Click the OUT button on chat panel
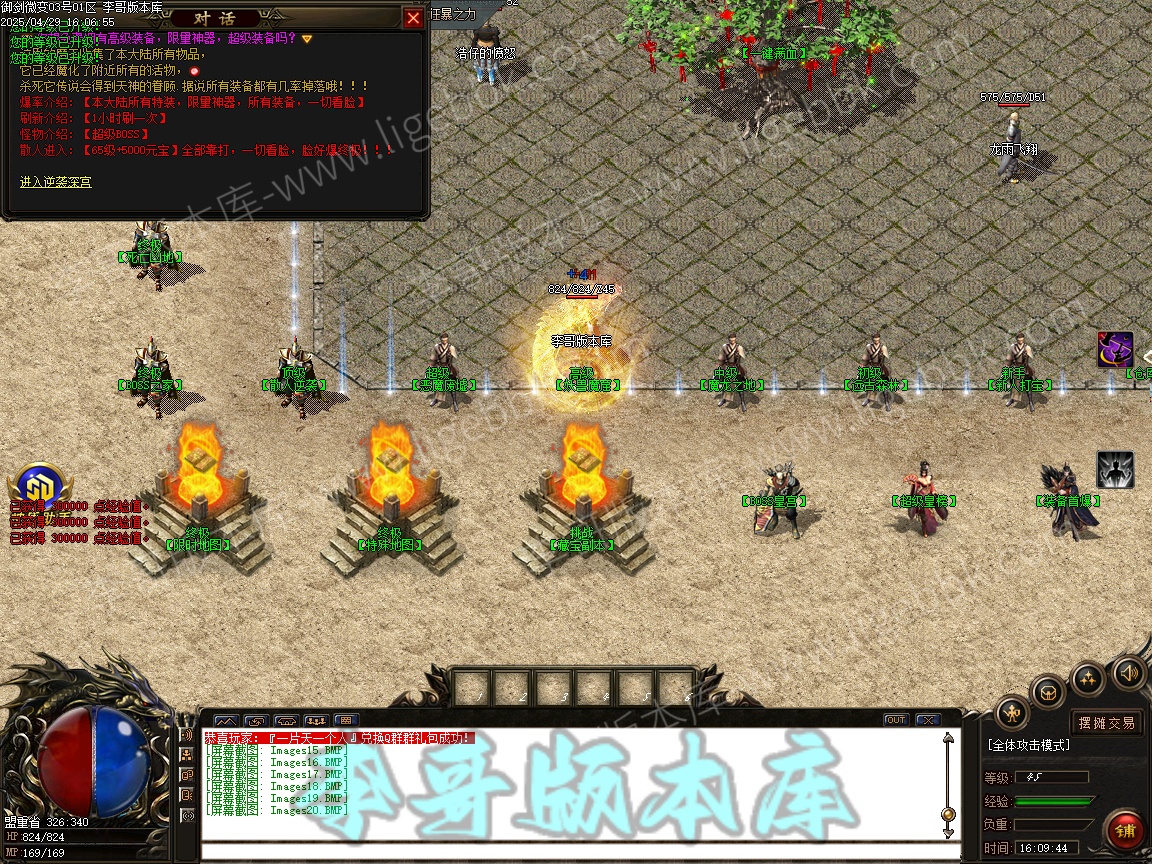Screen dimensions: 1152x864 point(895,720)
